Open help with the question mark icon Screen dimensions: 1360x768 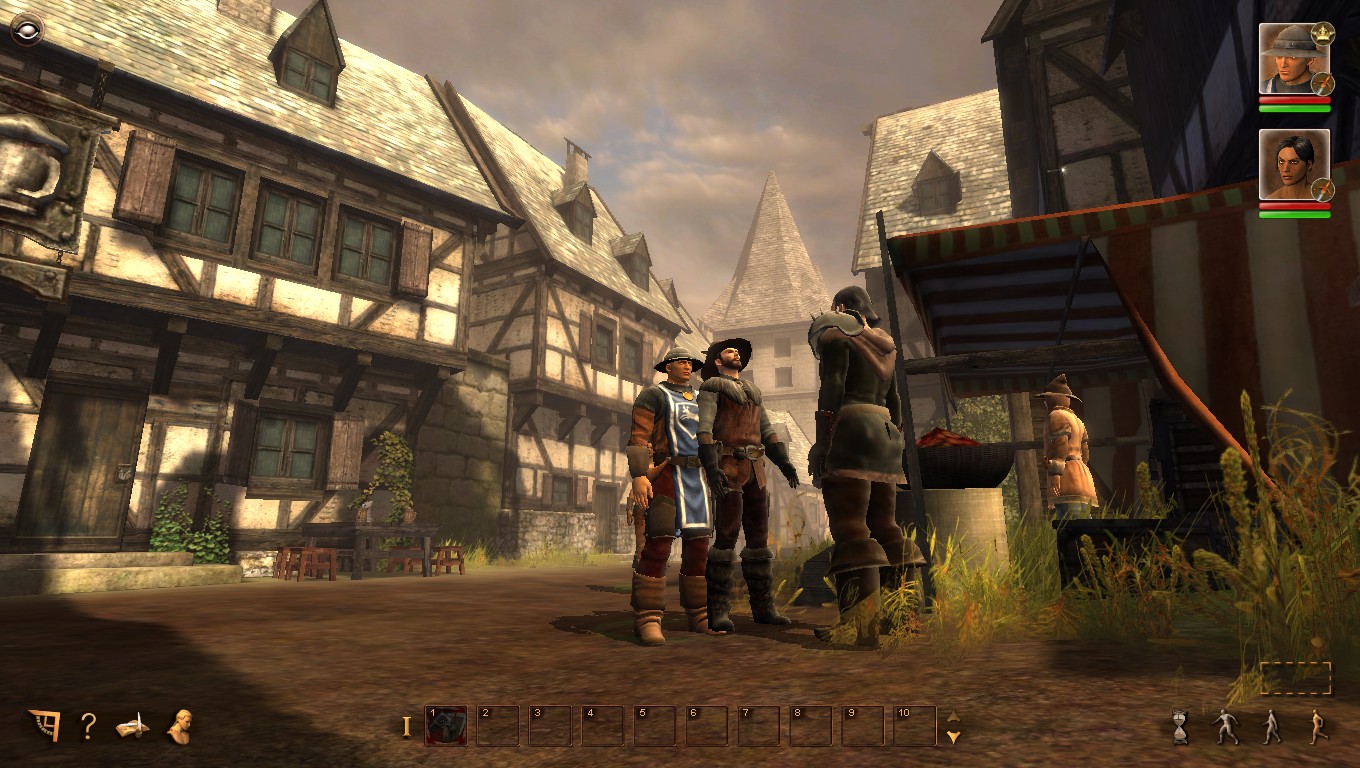point(88,726)
